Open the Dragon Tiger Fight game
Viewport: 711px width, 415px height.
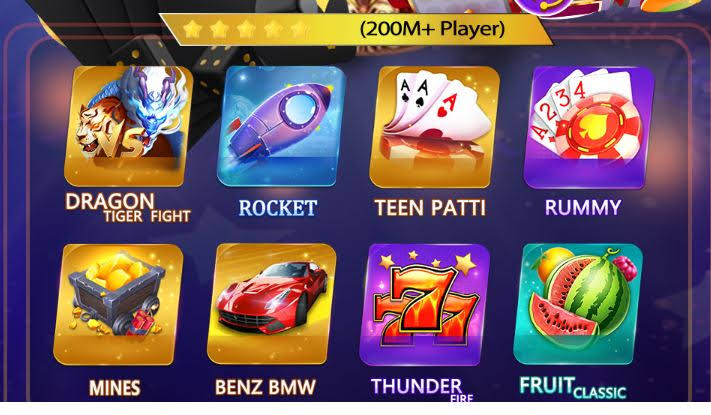(125, 127)
